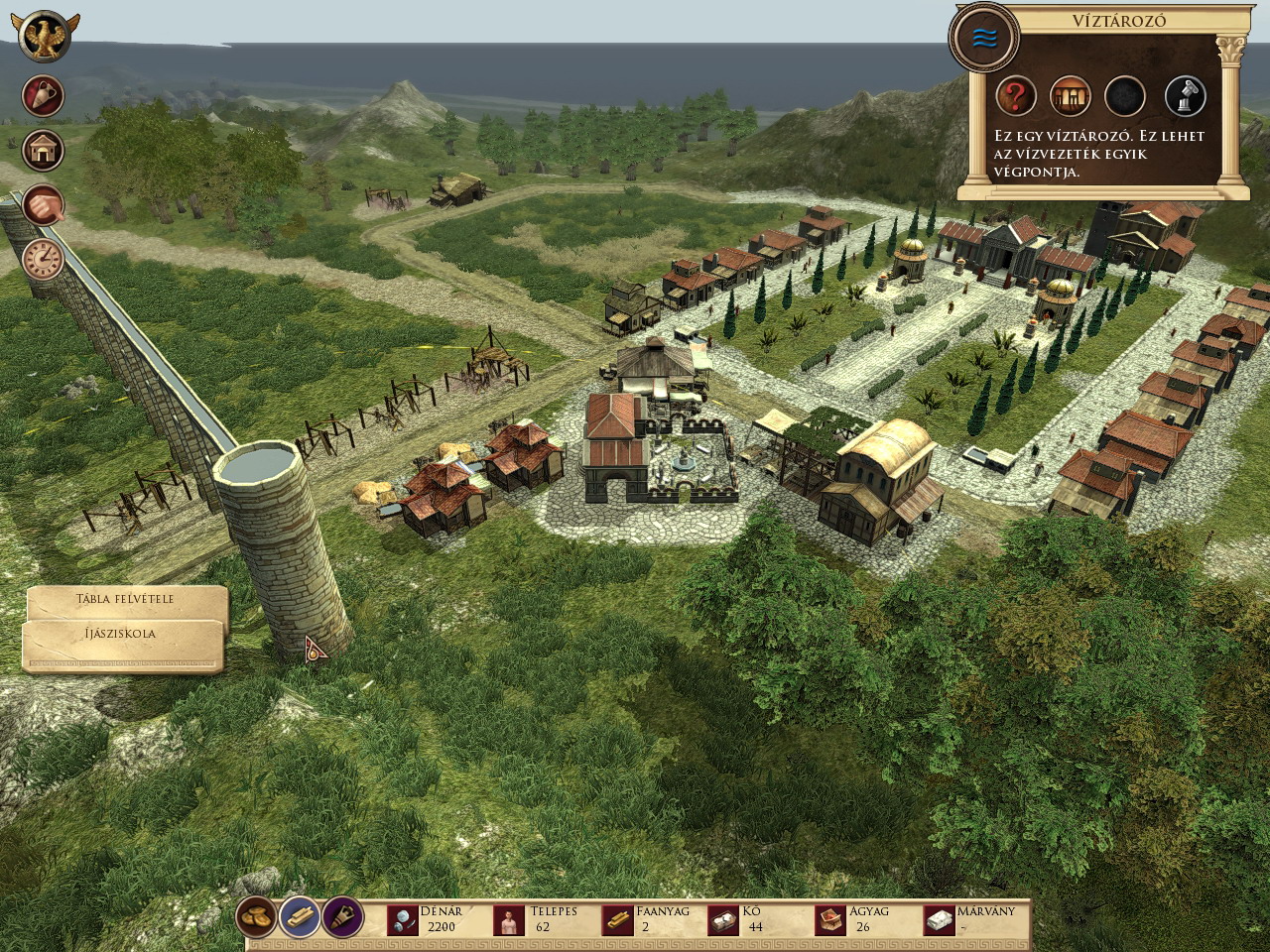The image size is (1270, 952).
Task: Choose the Íjásziskola button
Action: pos(121,635)
